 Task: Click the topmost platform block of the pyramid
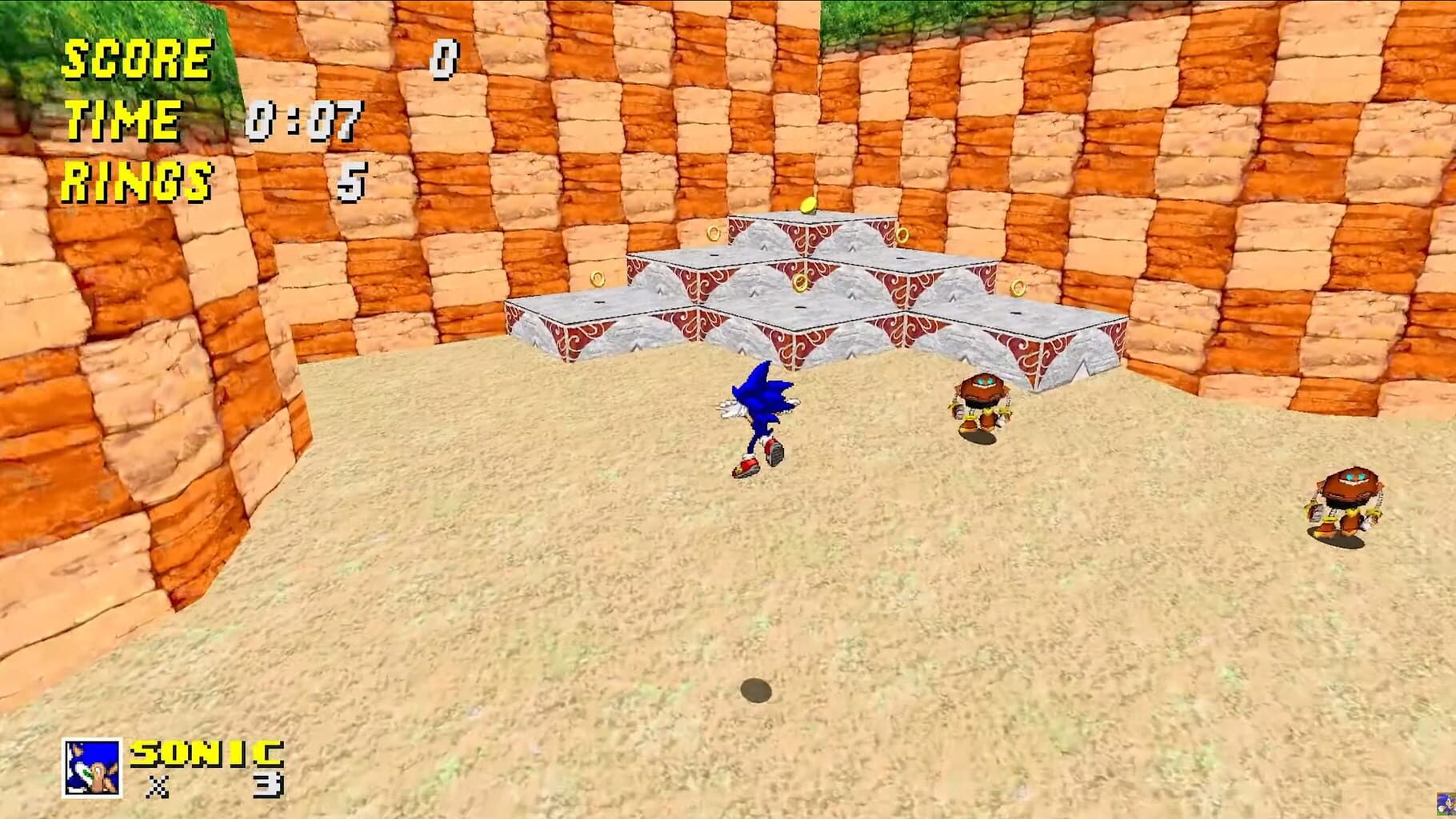click(808, 232)
